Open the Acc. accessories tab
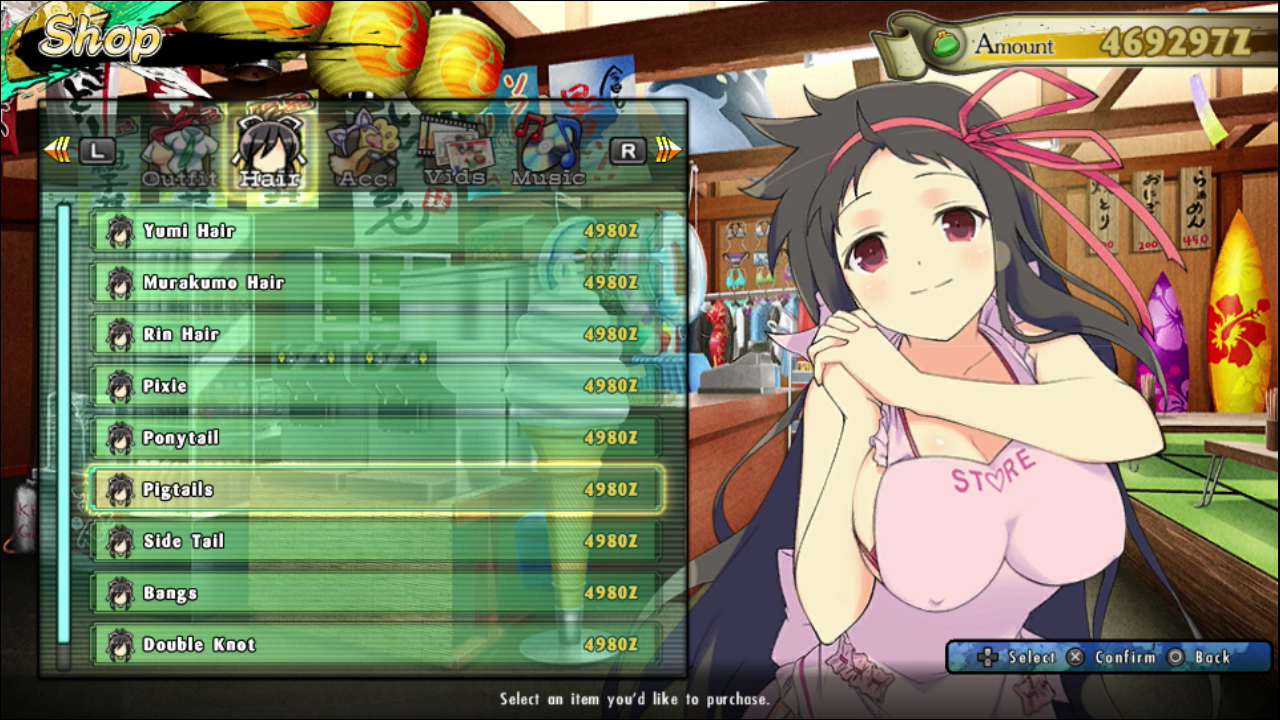The height and width of the screenshot is (720, 1280). click(x=362, y=155)
